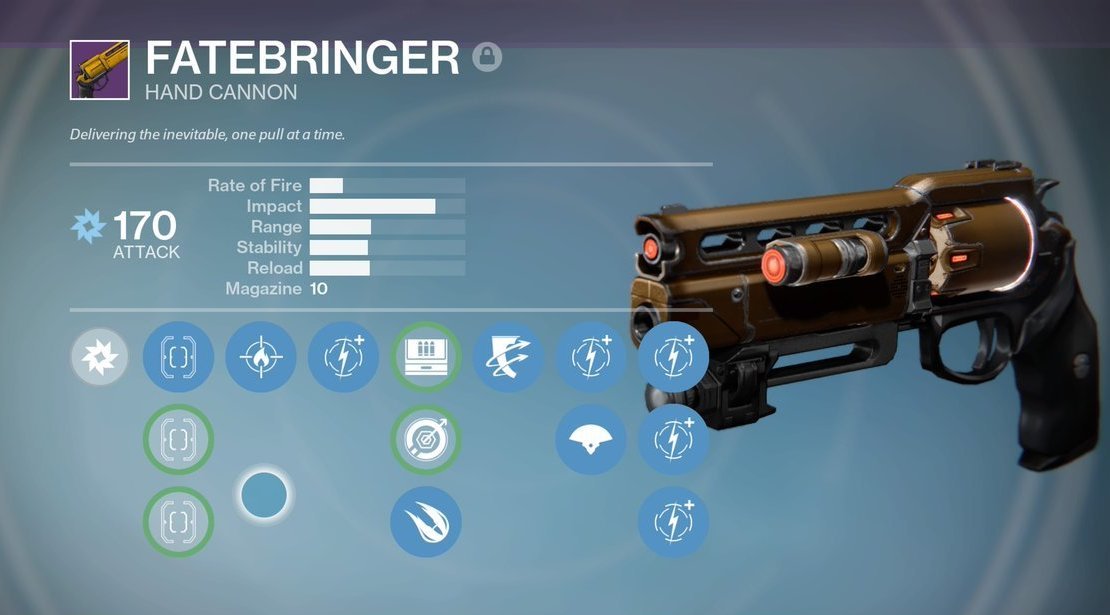Toggle the lock icon beside Fatebringer title
1110x615 pixels.
486,57
